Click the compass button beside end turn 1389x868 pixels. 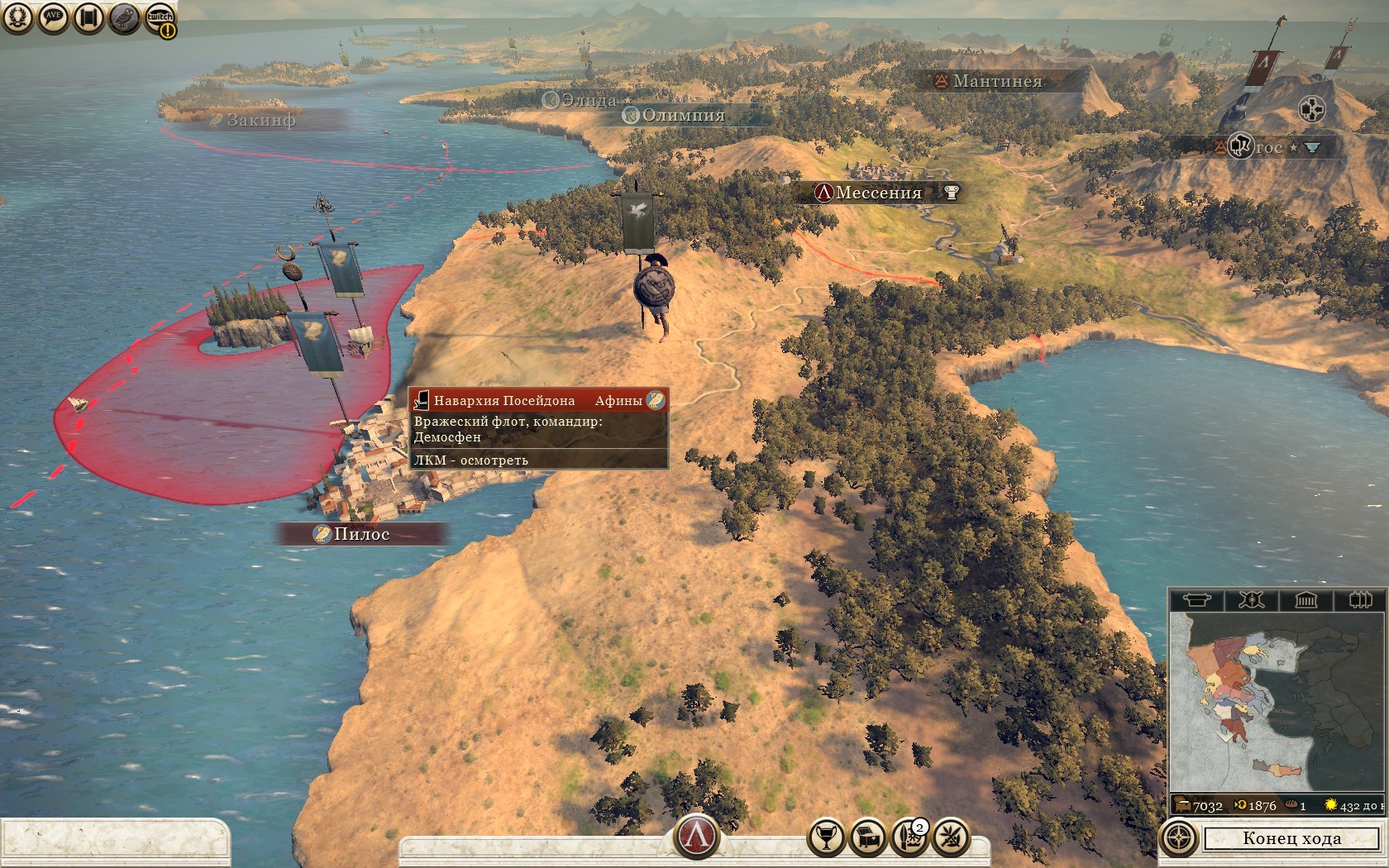coord(1179,838)
